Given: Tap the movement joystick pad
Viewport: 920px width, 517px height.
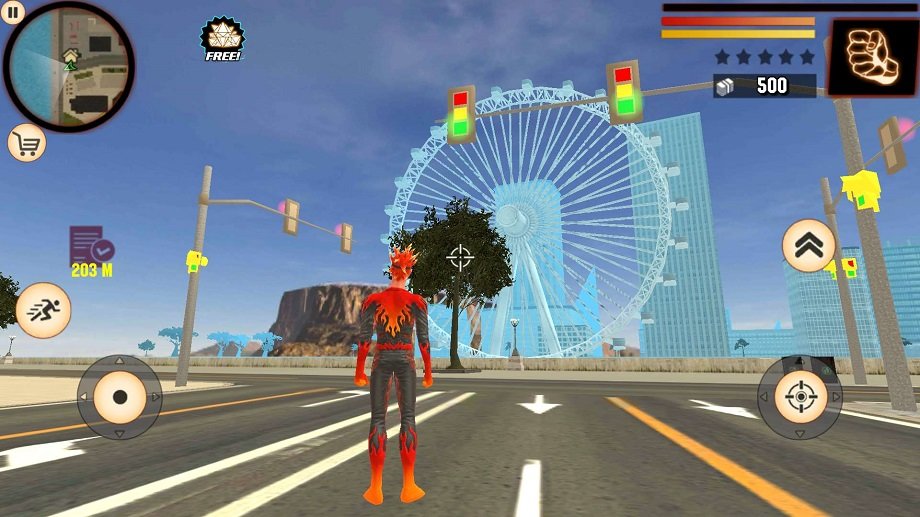Looking at the screenshot, I should 120,397.
